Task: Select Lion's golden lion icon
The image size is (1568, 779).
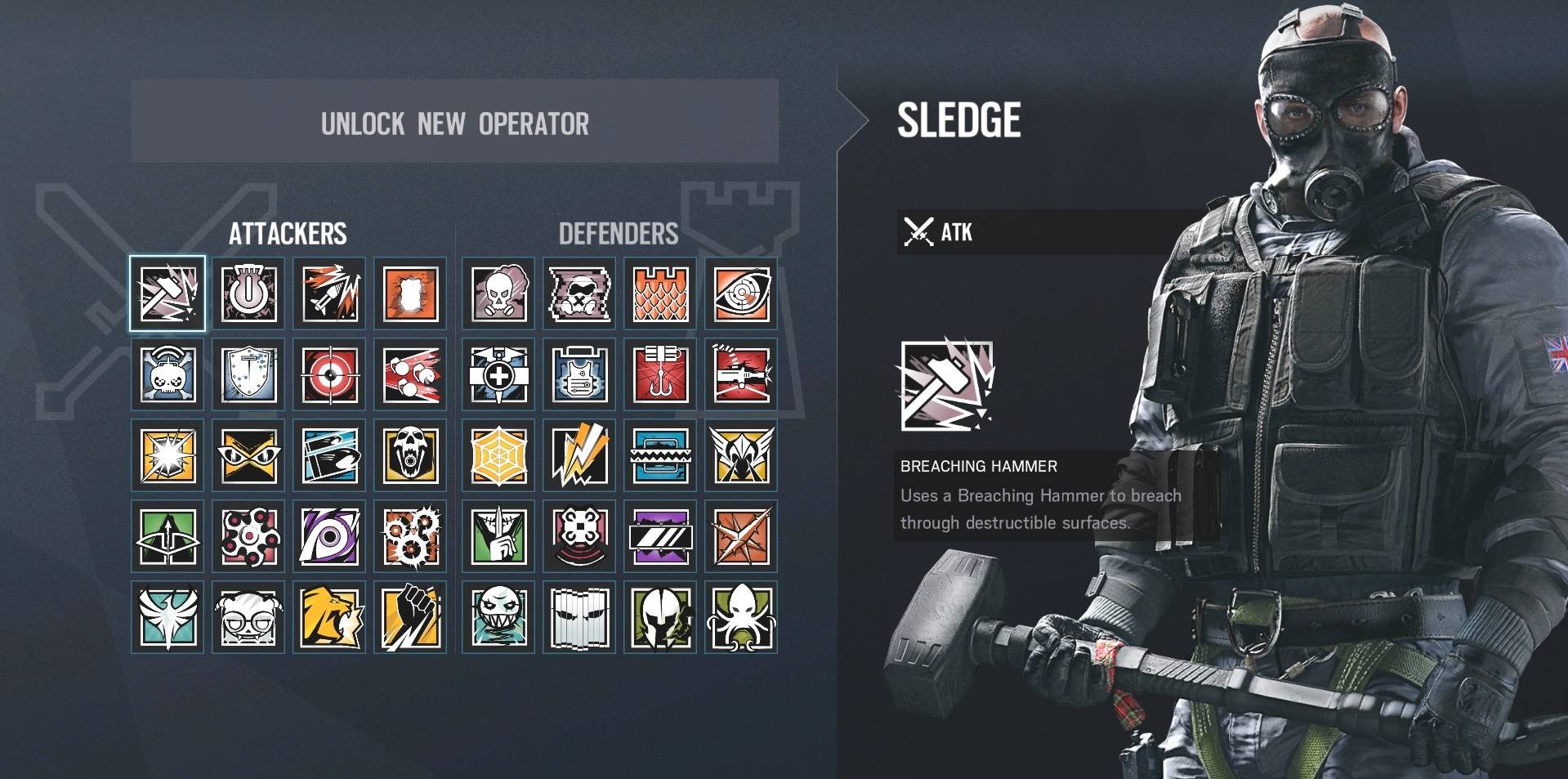Action: pyautogui.click(x=329, y=619)
